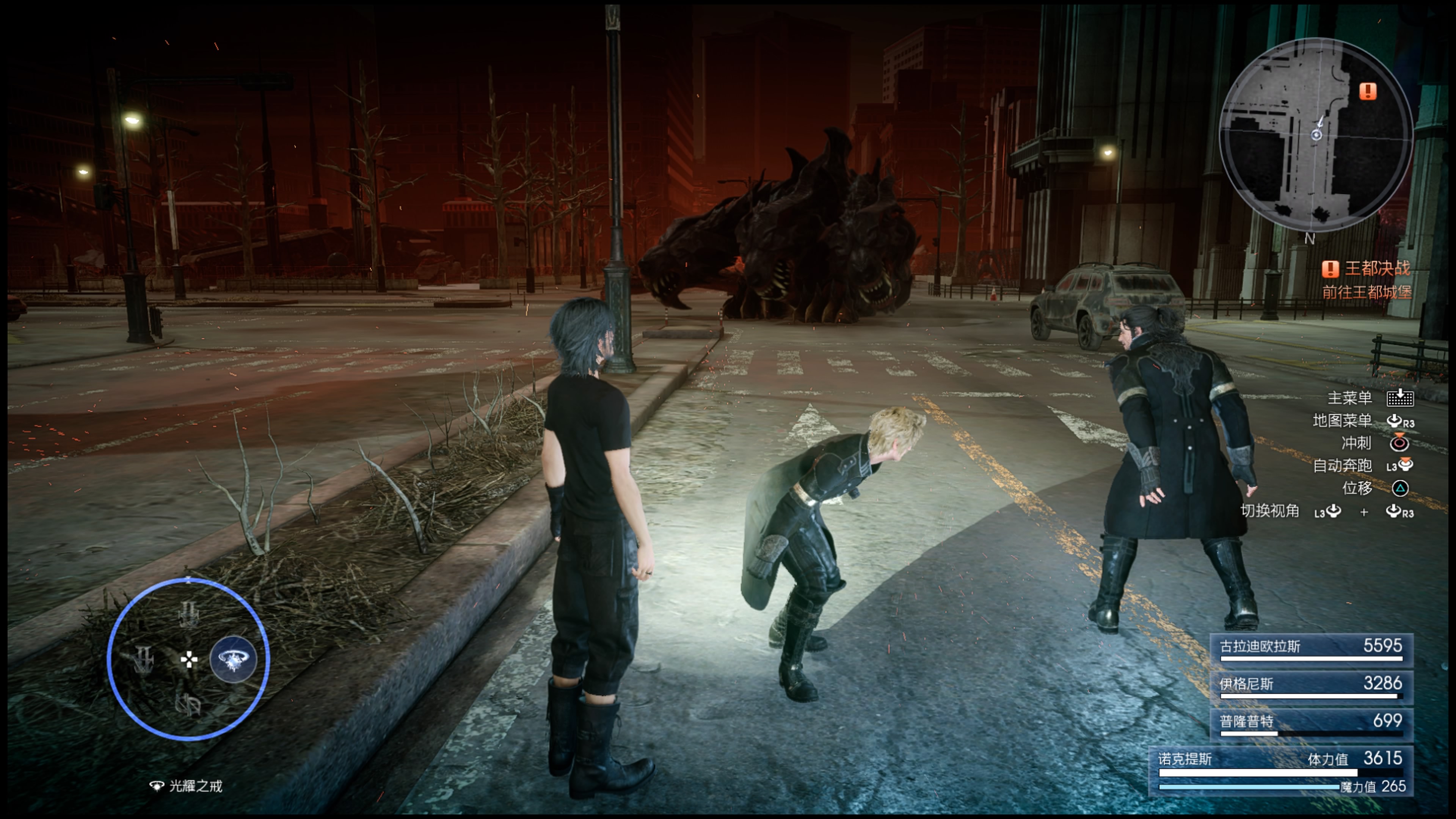Pick the bottom slot of the weapon wheel
This screenshot has height=819, width=1456.
(188, 704)
